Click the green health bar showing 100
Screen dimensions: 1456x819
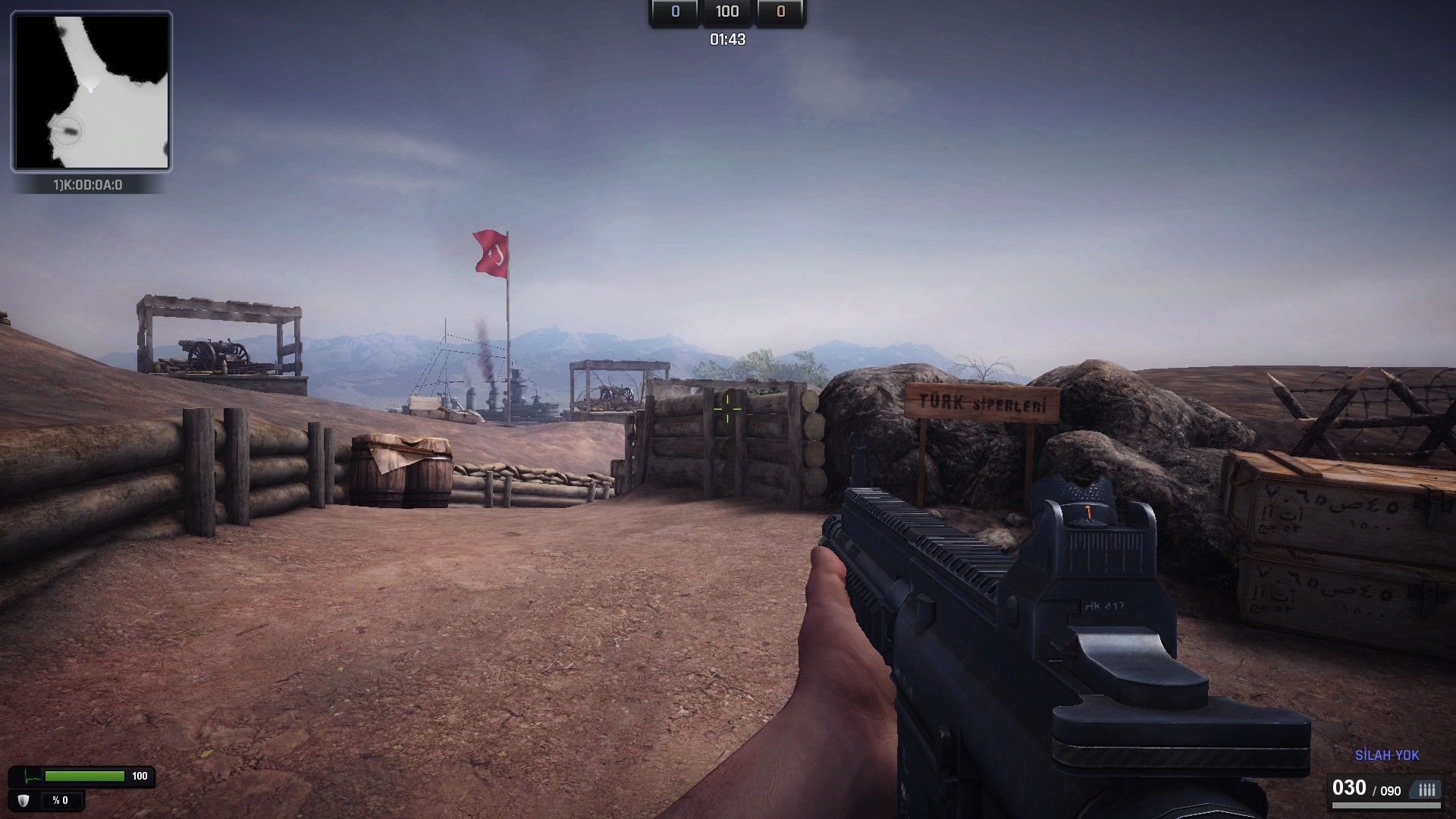[83, 776]
